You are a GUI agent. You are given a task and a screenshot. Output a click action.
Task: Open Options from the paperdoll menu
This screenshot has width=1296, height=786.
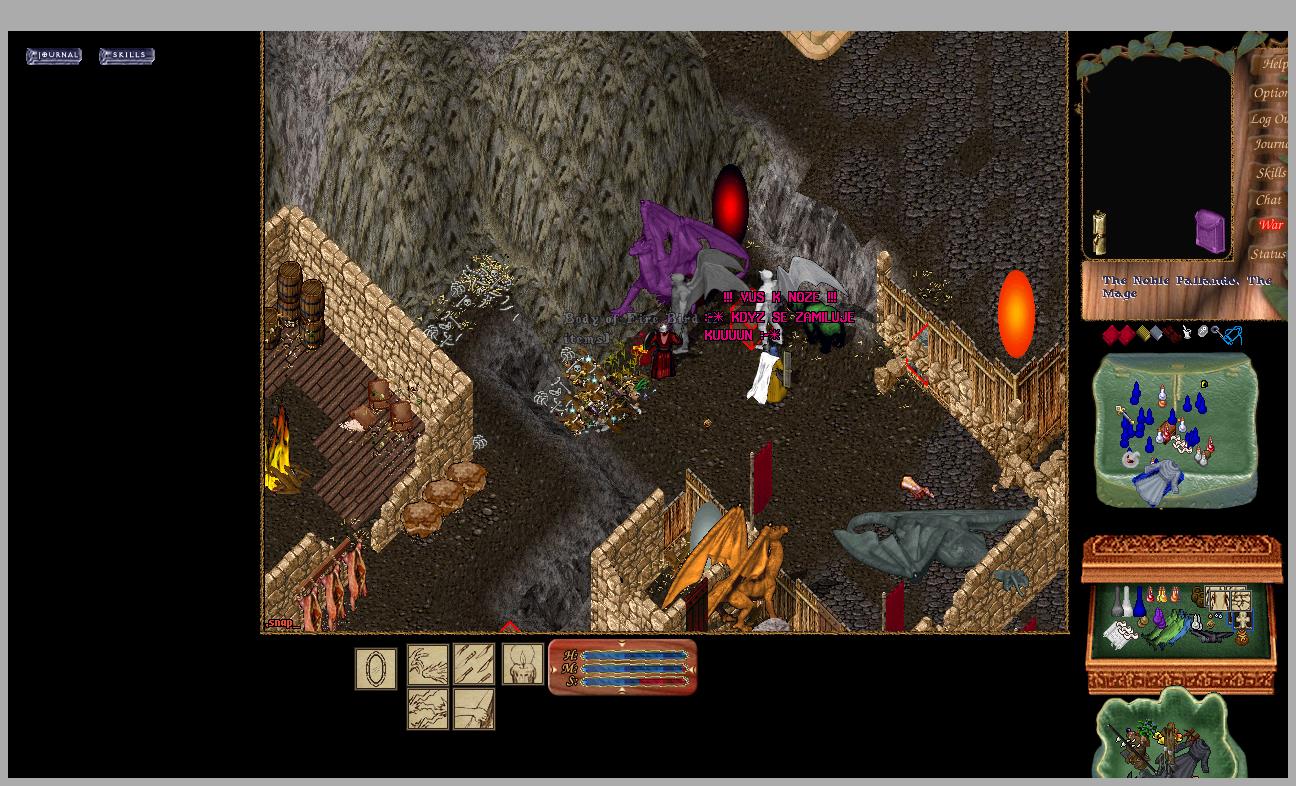click(1270, 93)
